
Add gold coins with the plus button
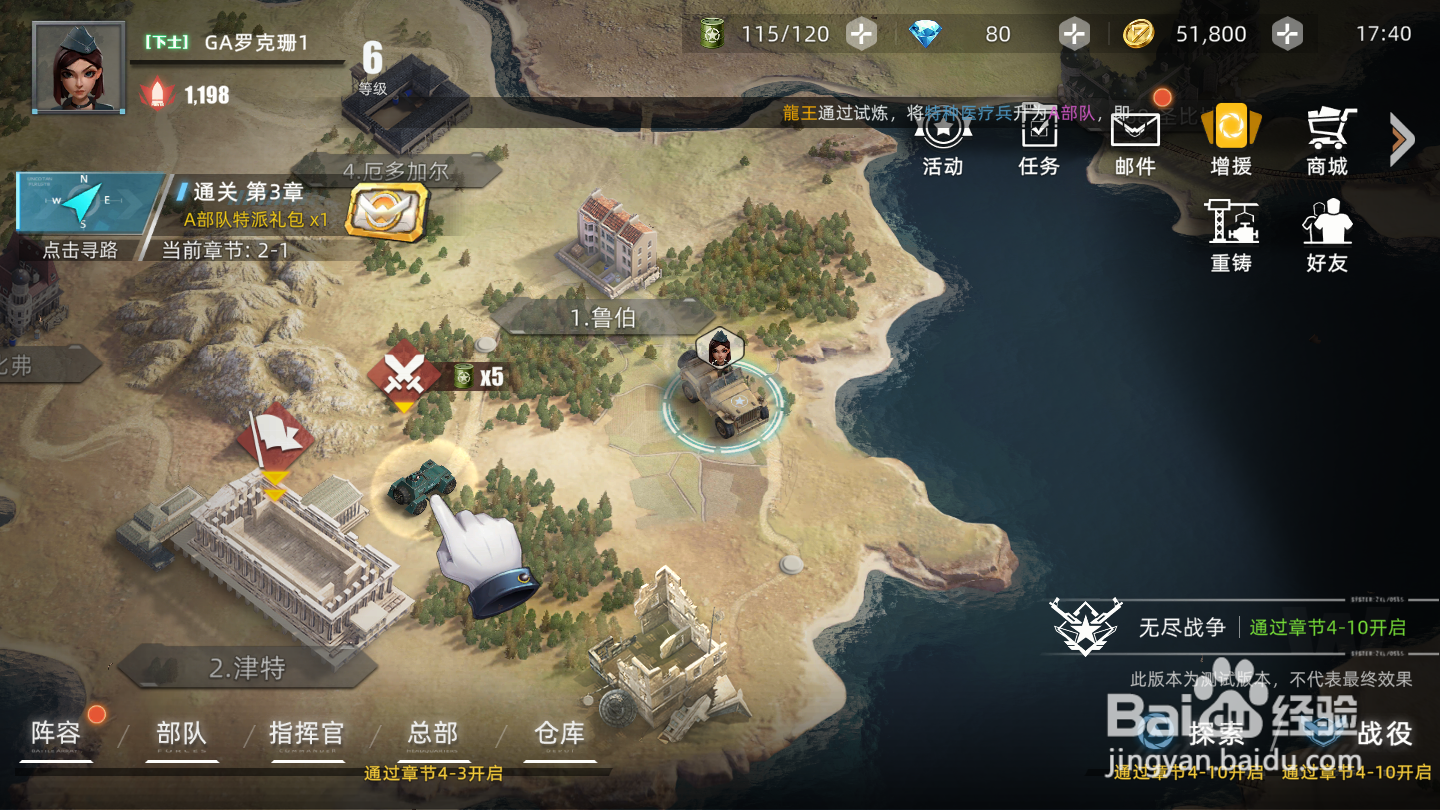point(1287,34)
